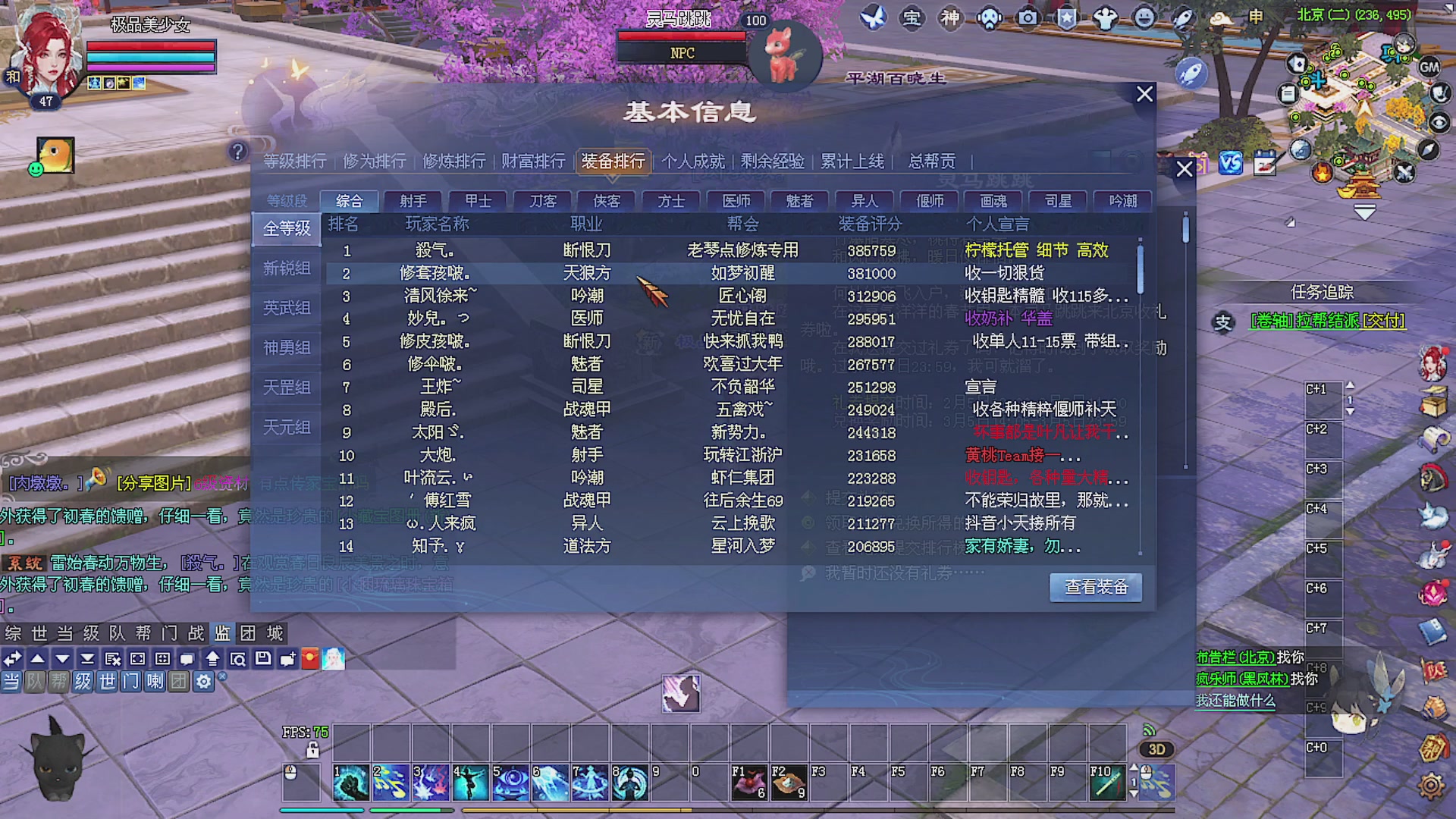
Task: Click the 宝 treasure icon in the top bar
Action: pyautogui.click(x=912, y=18)
